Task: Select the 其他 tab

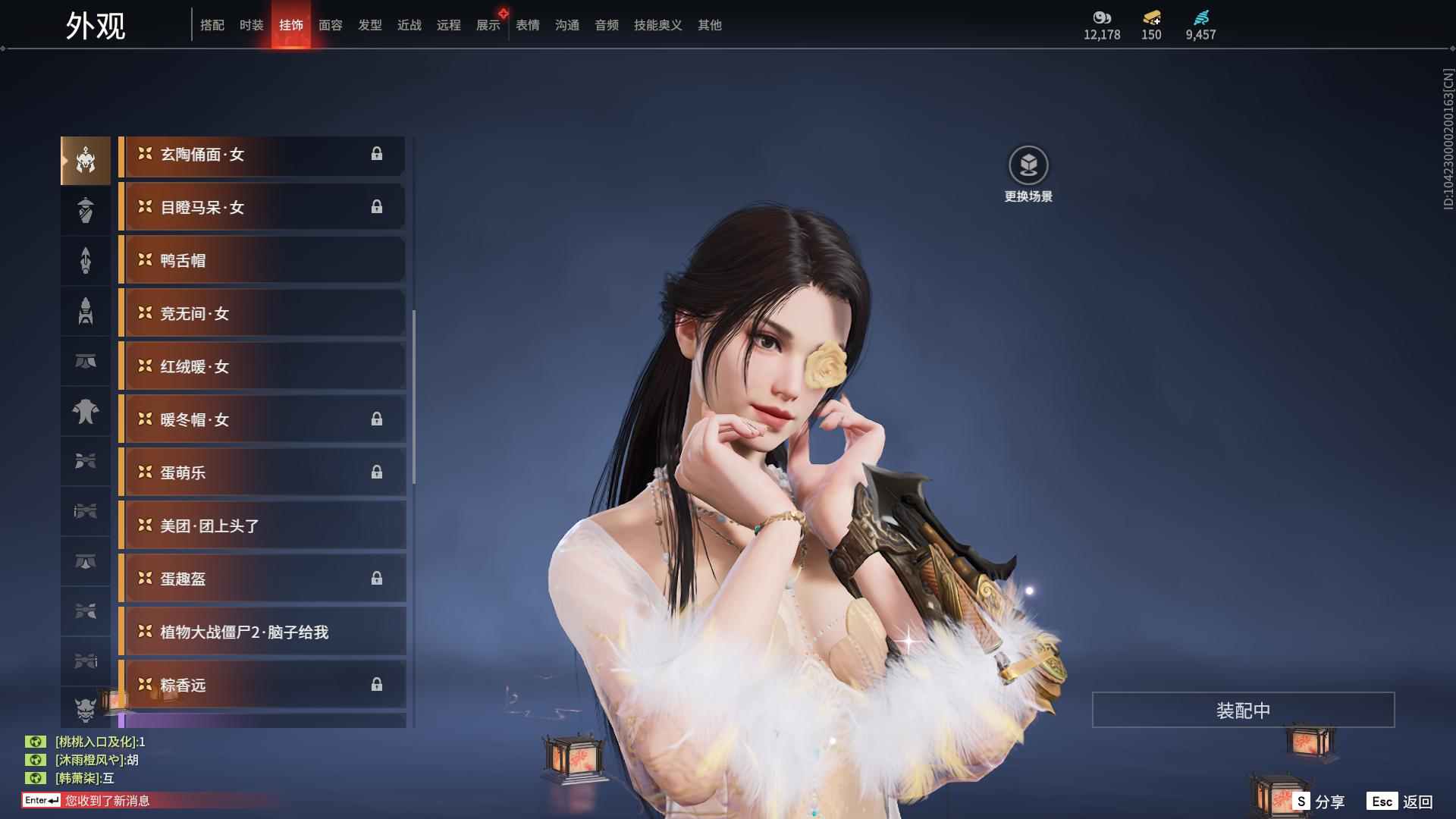Action: (x=709, y=25)
